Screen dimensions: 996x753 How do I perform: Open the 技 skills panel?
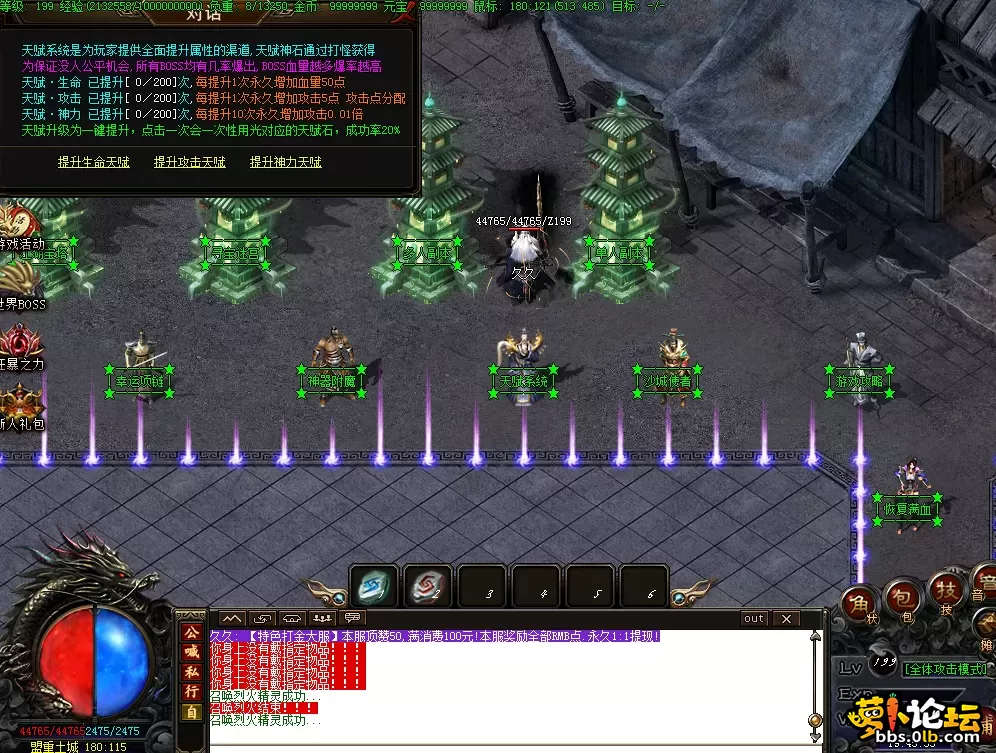pos(945,588)
